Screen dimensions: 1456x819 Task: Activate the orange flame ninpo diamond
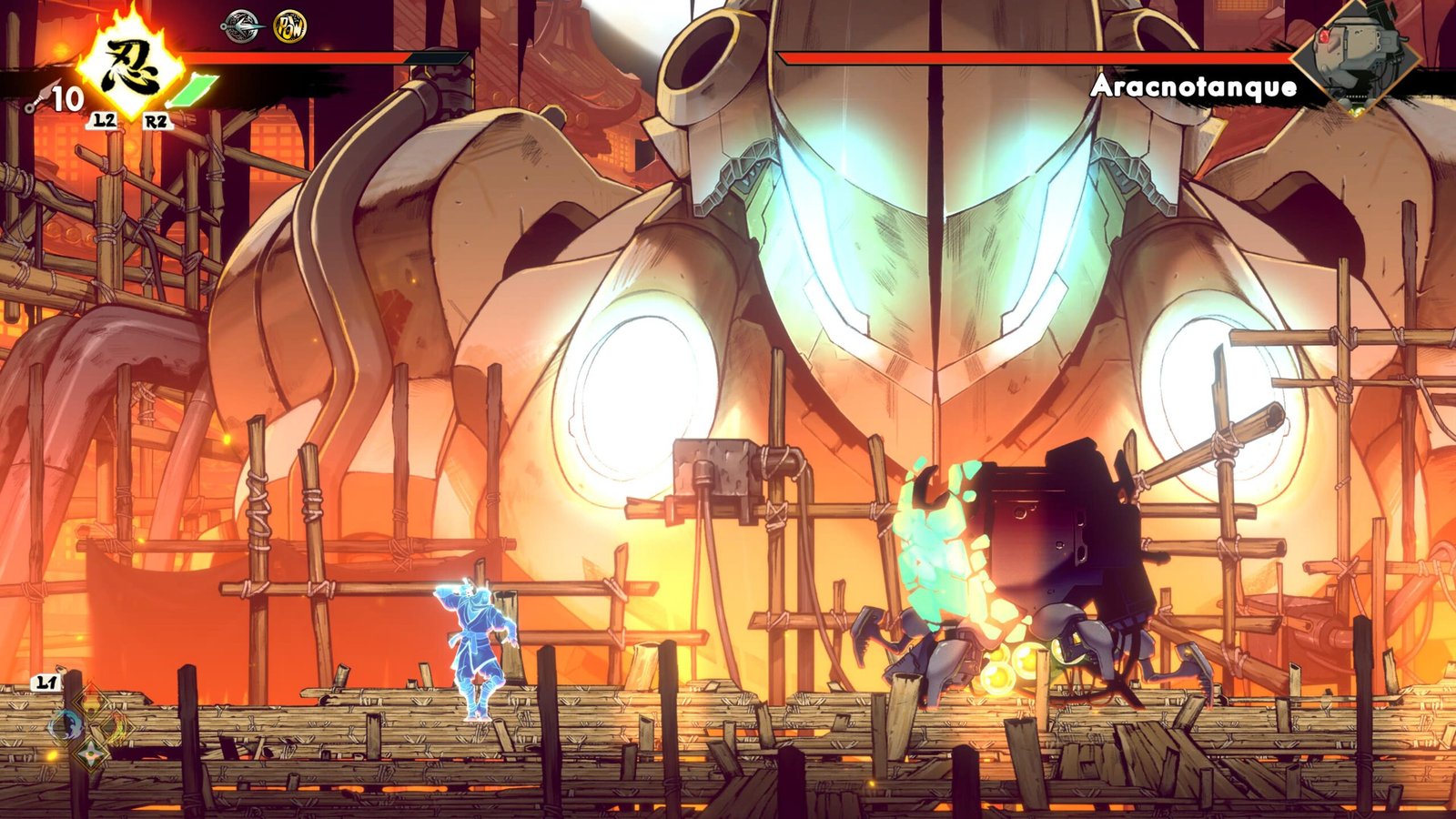click(117, 726)
